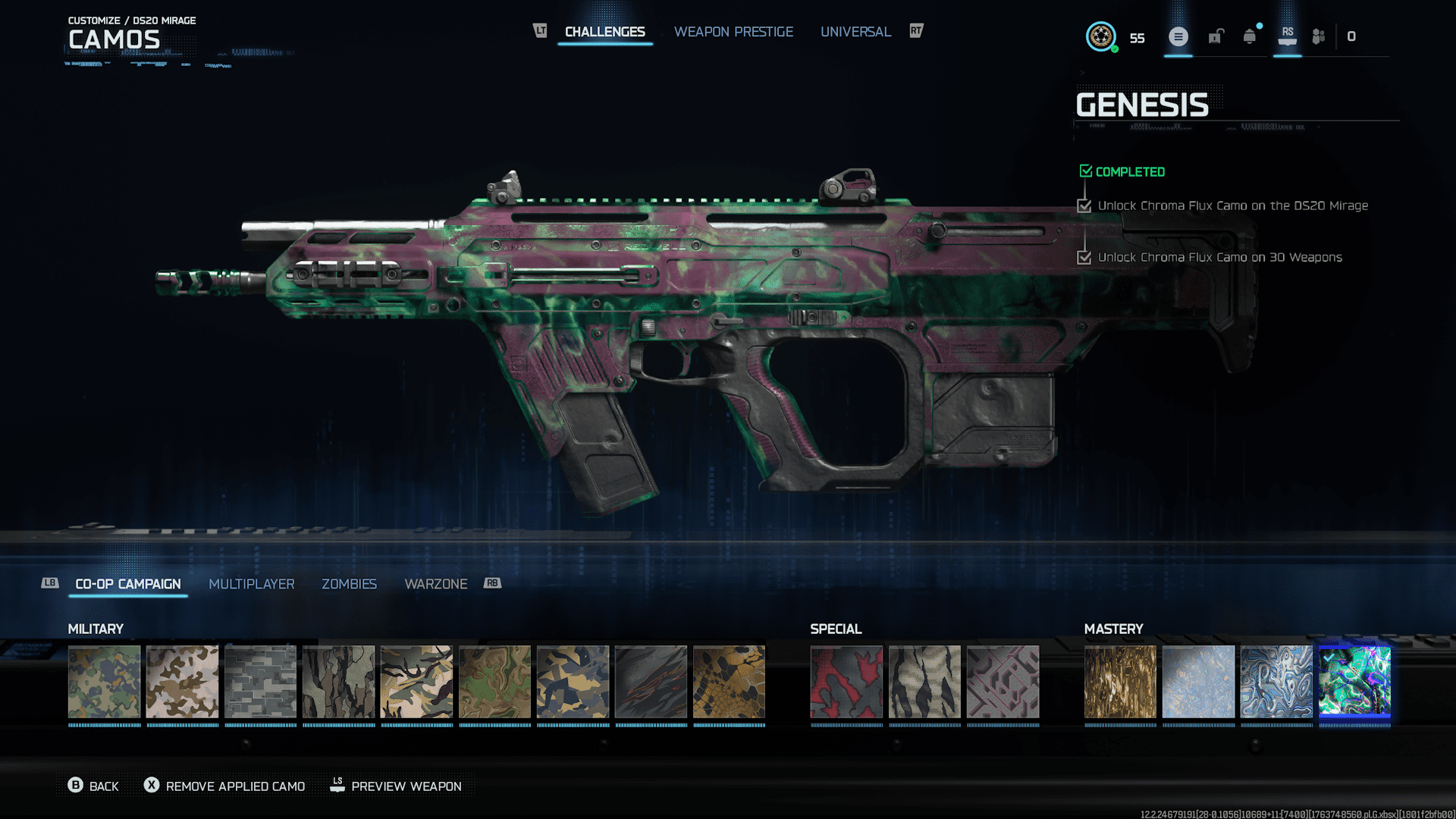Image resolution: width=1456 pixels, height=819 pixels.
Task: Open the Warzone camo category
Action: tap(435, 584)
